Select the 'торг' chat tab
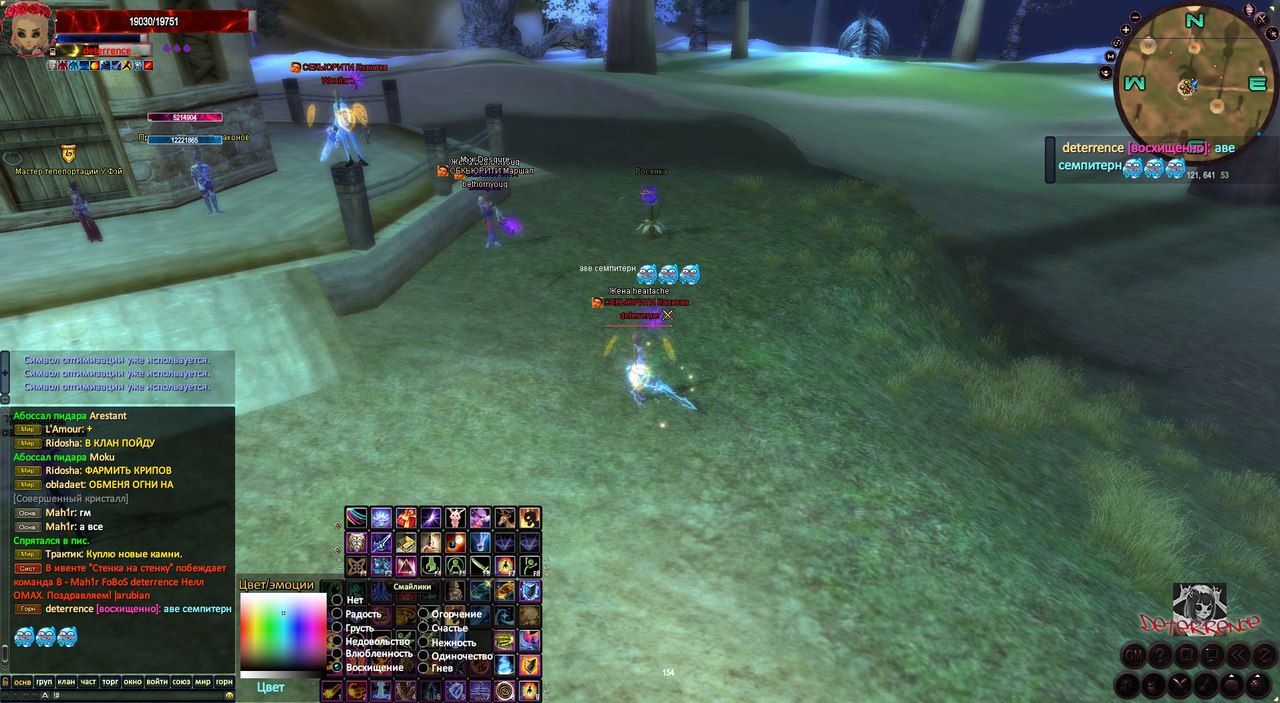This screenshot has height=703, width=1280. point(111,682)
